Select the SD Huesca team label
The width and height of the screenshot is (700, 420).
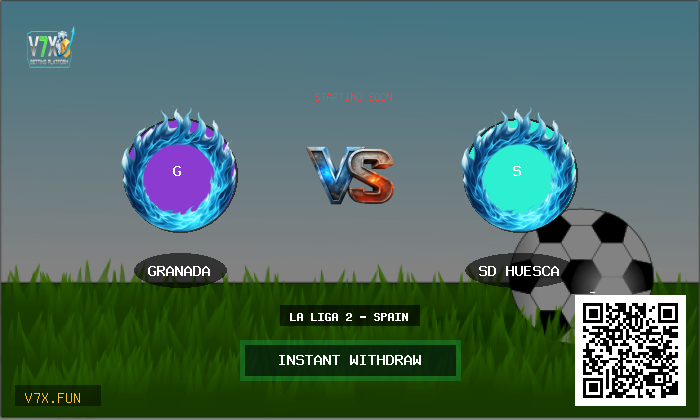[x=518, y=271]
